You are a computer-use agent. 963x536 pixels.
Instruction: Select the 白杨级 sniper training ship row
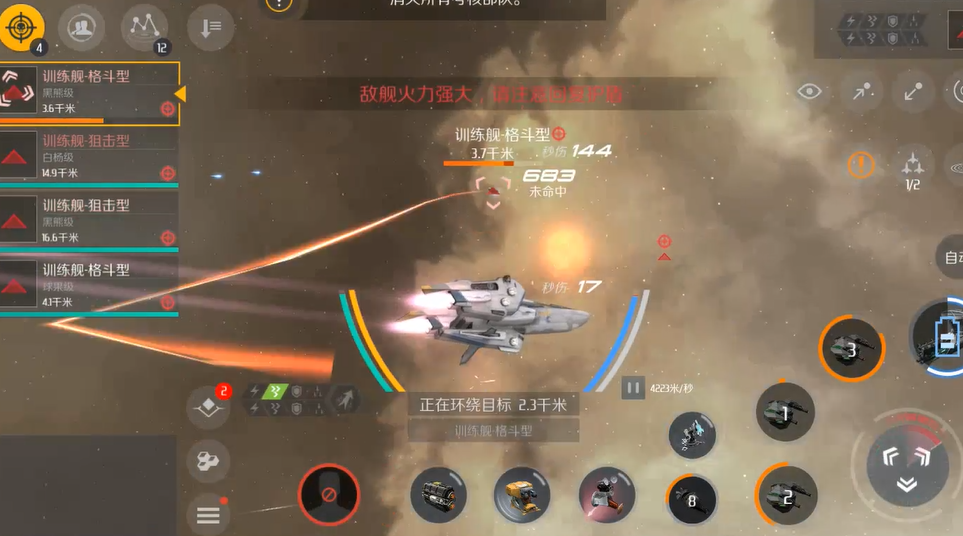point(90,156)
